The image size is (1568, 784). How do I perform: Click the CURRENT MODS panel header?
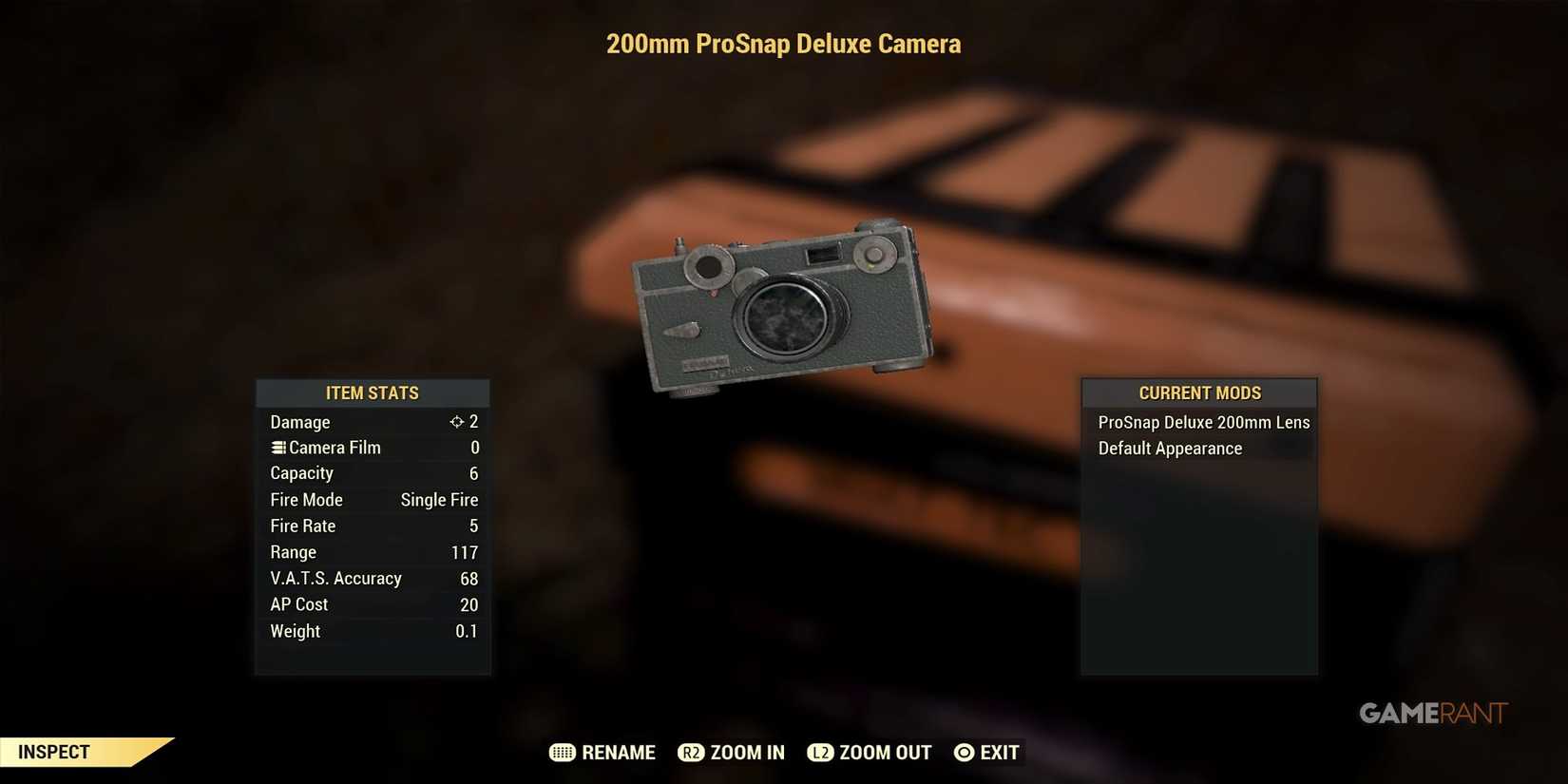[1199, 392]
